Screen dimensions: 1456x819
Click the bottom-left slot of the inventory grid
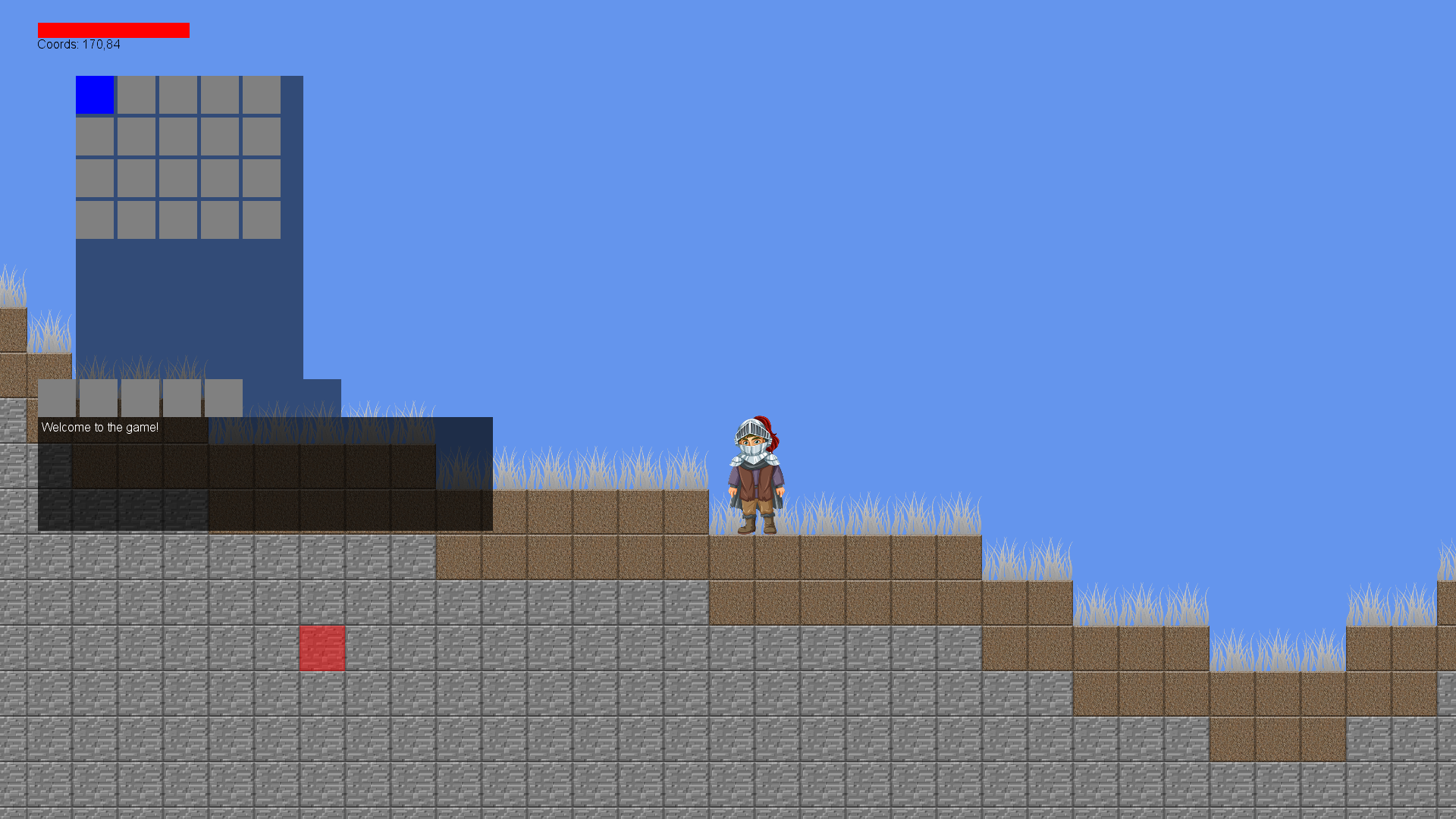point(95,220)
